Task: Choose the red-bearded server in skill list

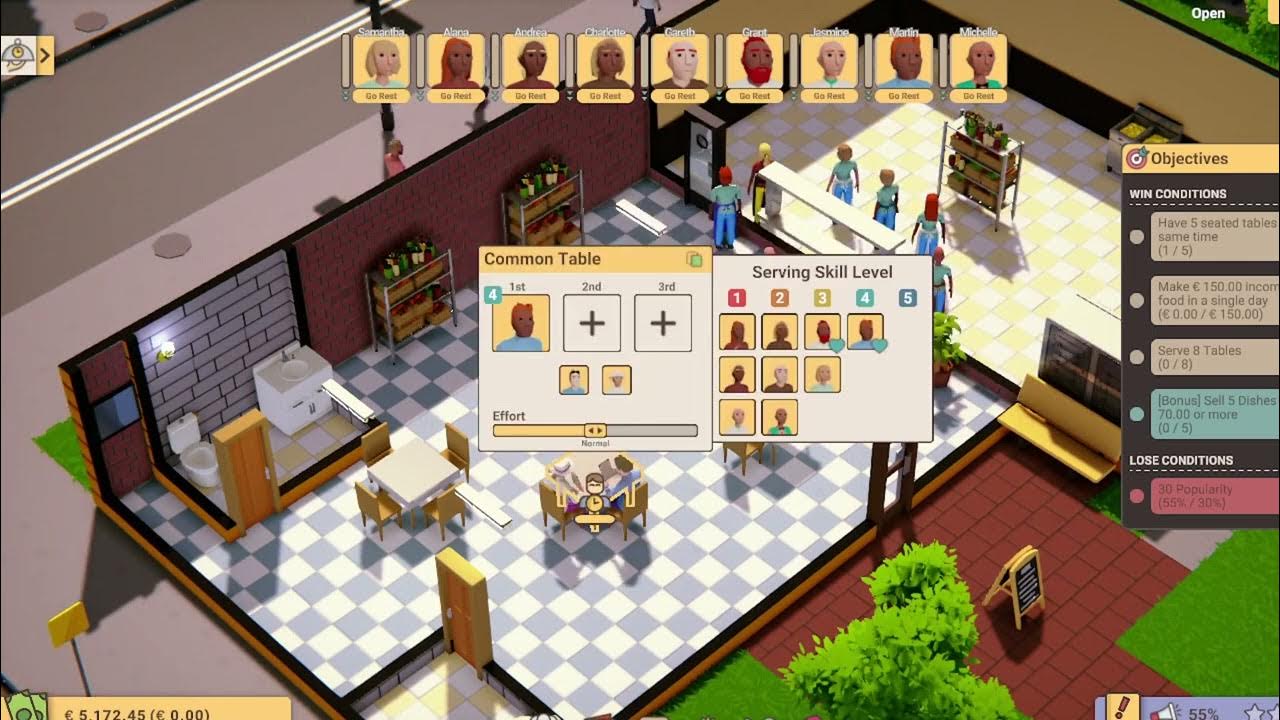Action: [x=822, y=332]
